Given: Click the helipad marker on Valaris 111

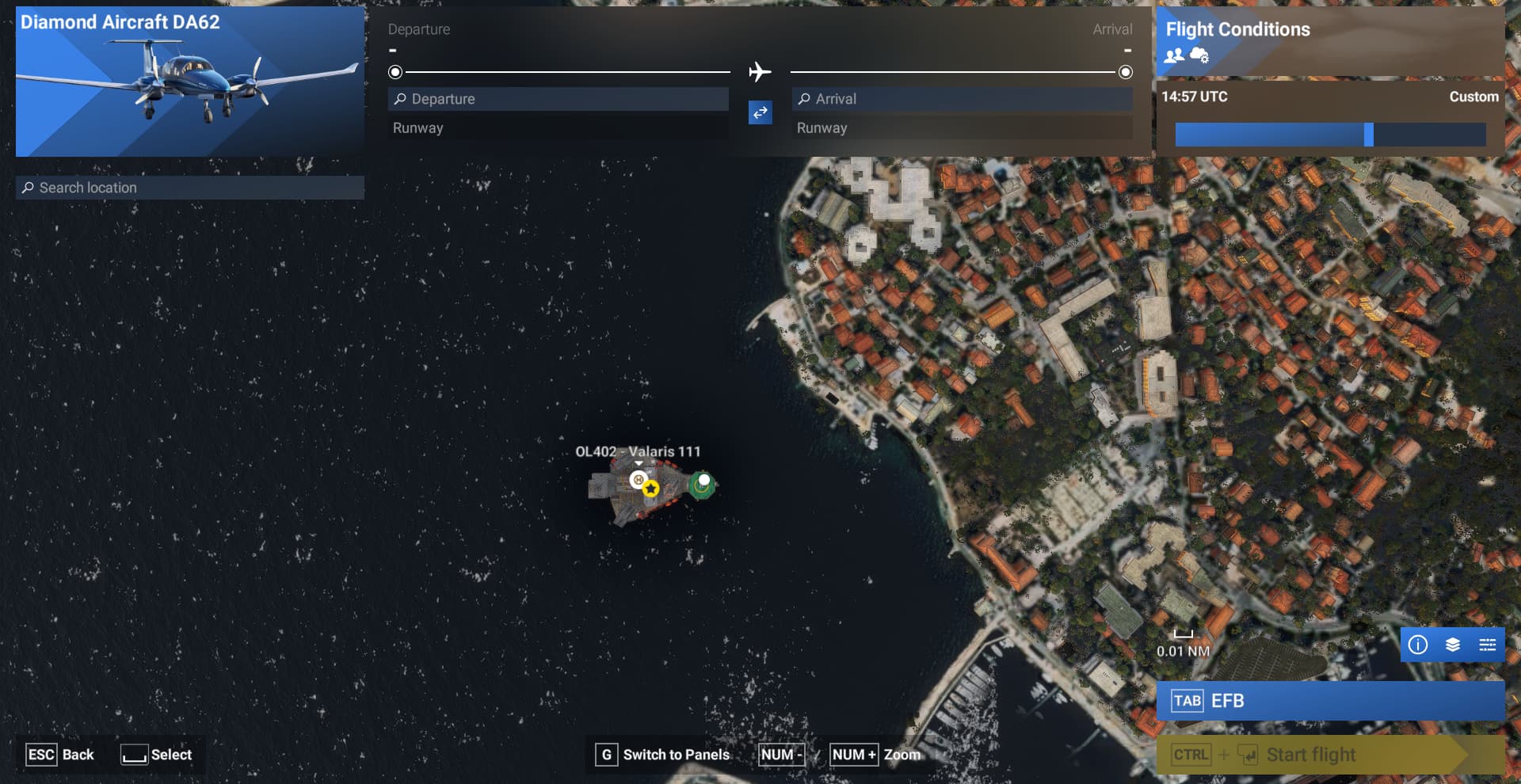Looking at the screenshot, I should click(637, 480).
